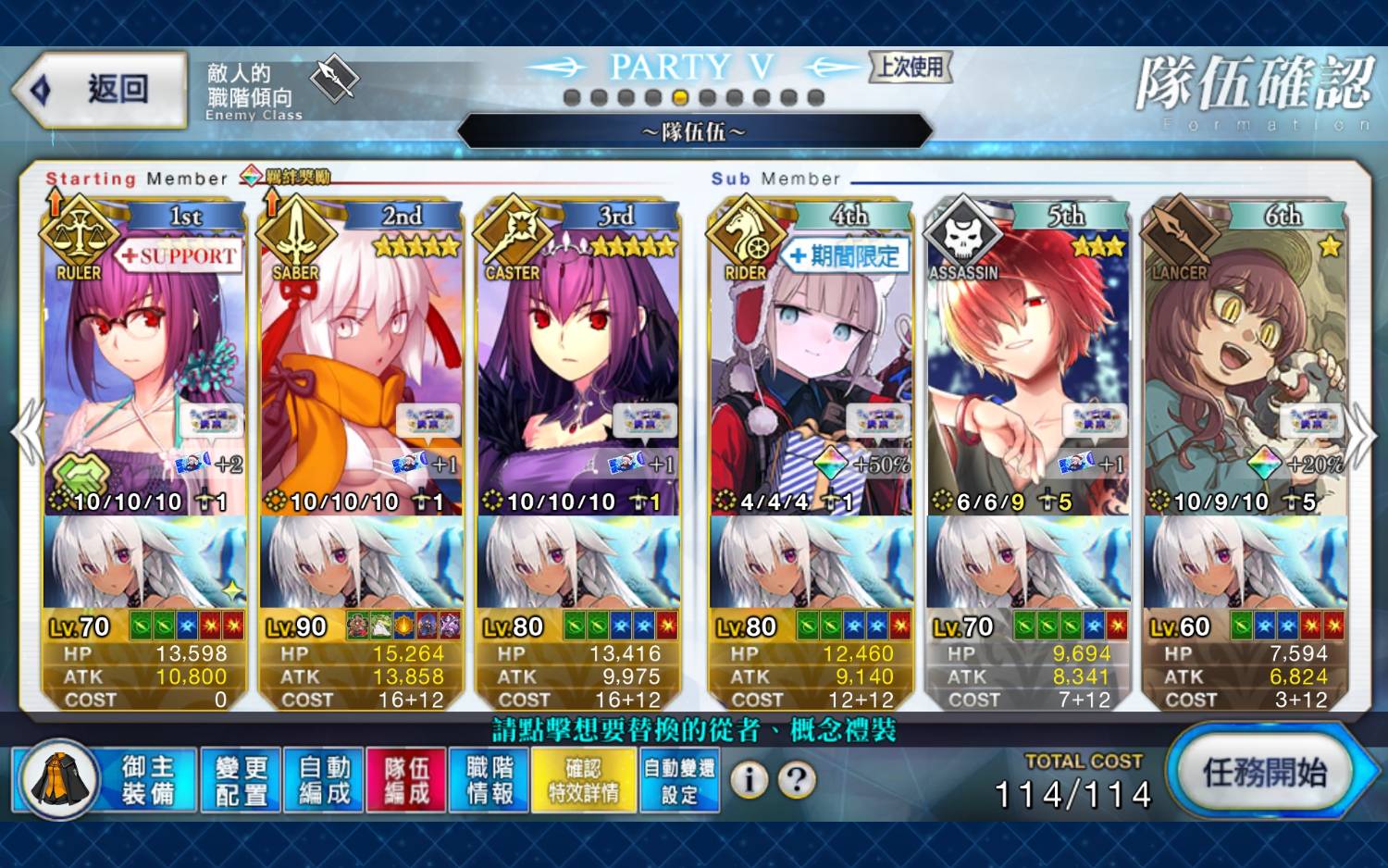
Task: Show 職階情報 class information
Action: click(490, 780)
